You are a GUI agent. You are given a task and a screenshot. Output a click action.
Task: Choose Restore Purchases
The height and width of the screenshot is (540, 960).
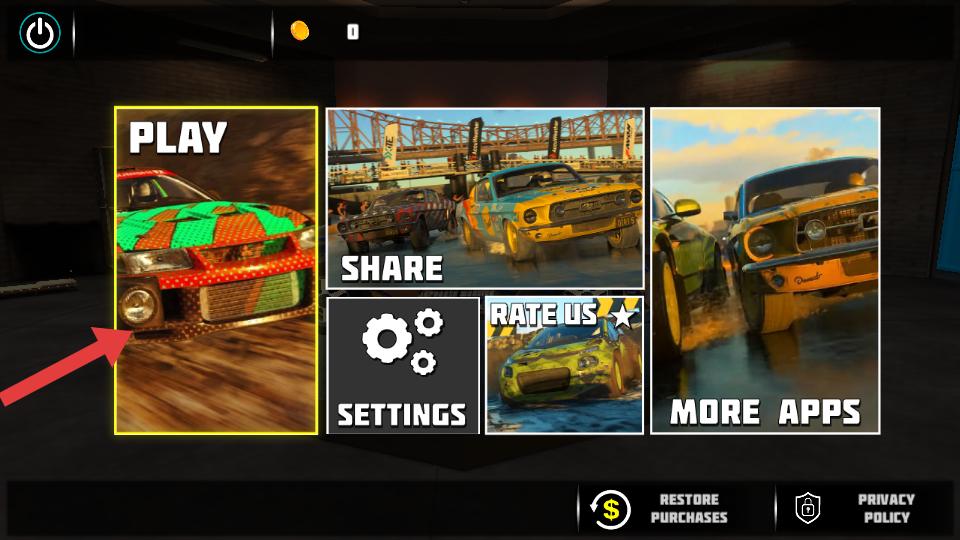tap(660, 508)
